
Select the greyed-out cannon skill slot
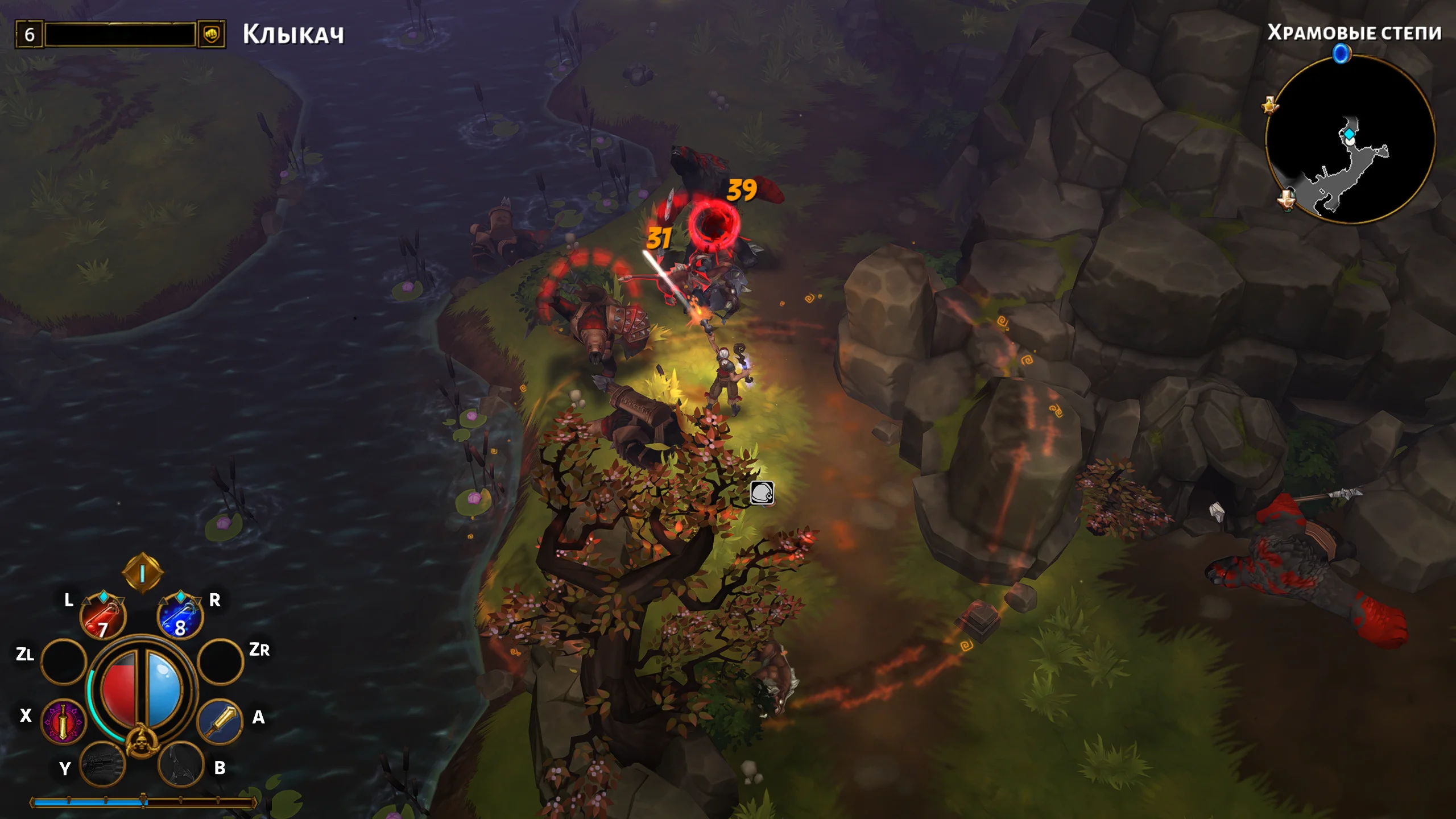(103, 764)
